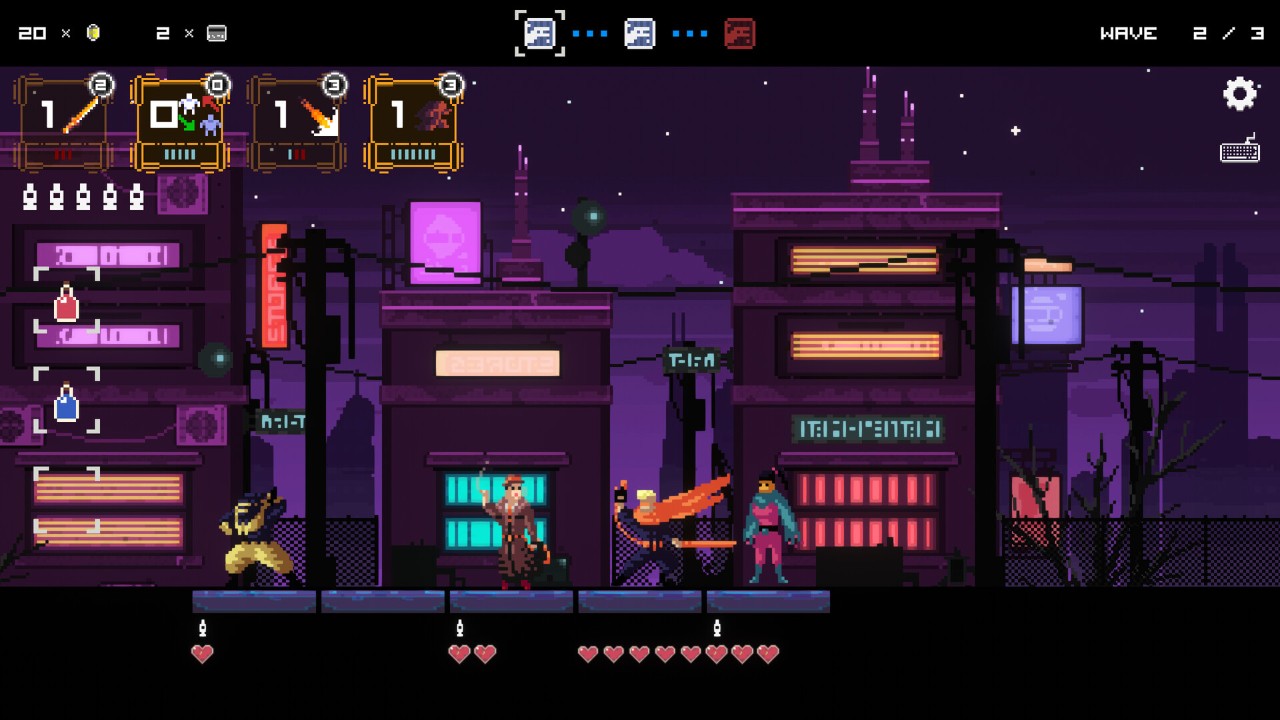
Task: Open the settings gear
Action: pos(1240,94)
